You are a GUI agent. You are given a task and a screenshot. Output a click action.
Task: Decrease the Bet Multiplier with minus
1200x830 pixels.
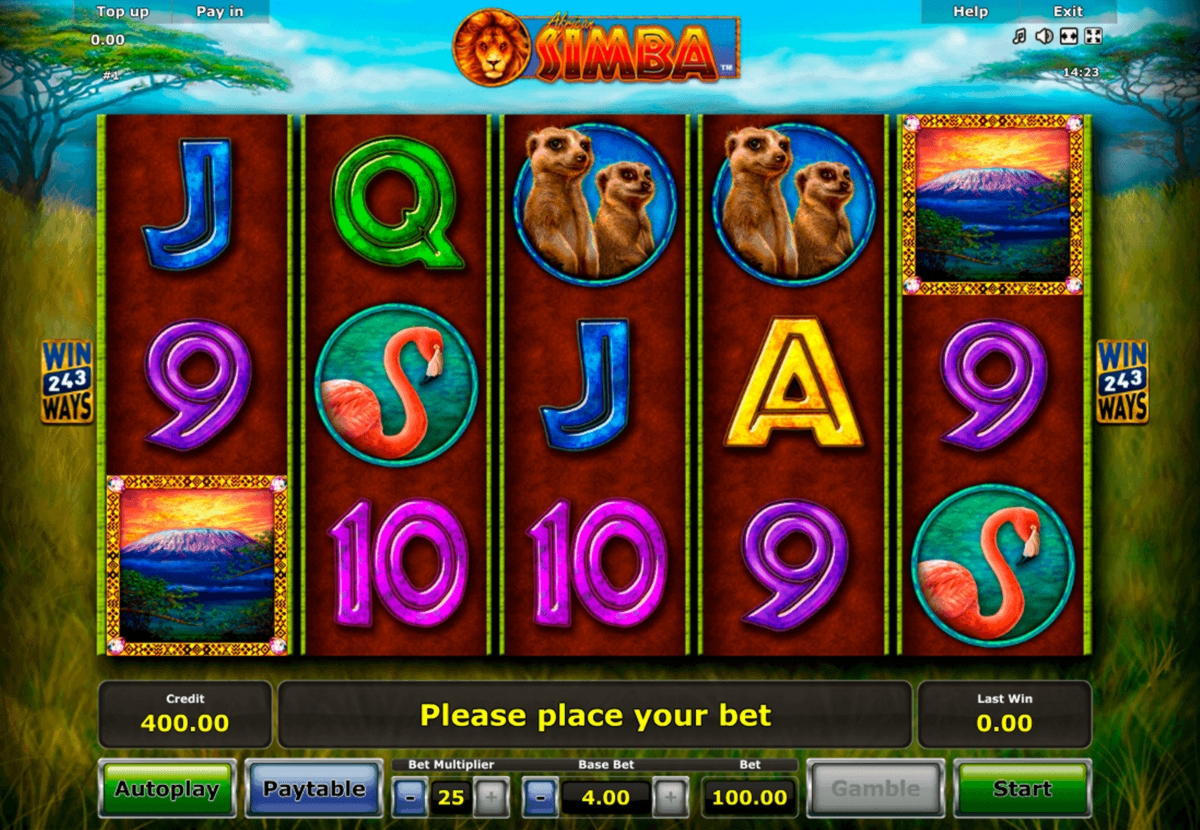[411, 798]
